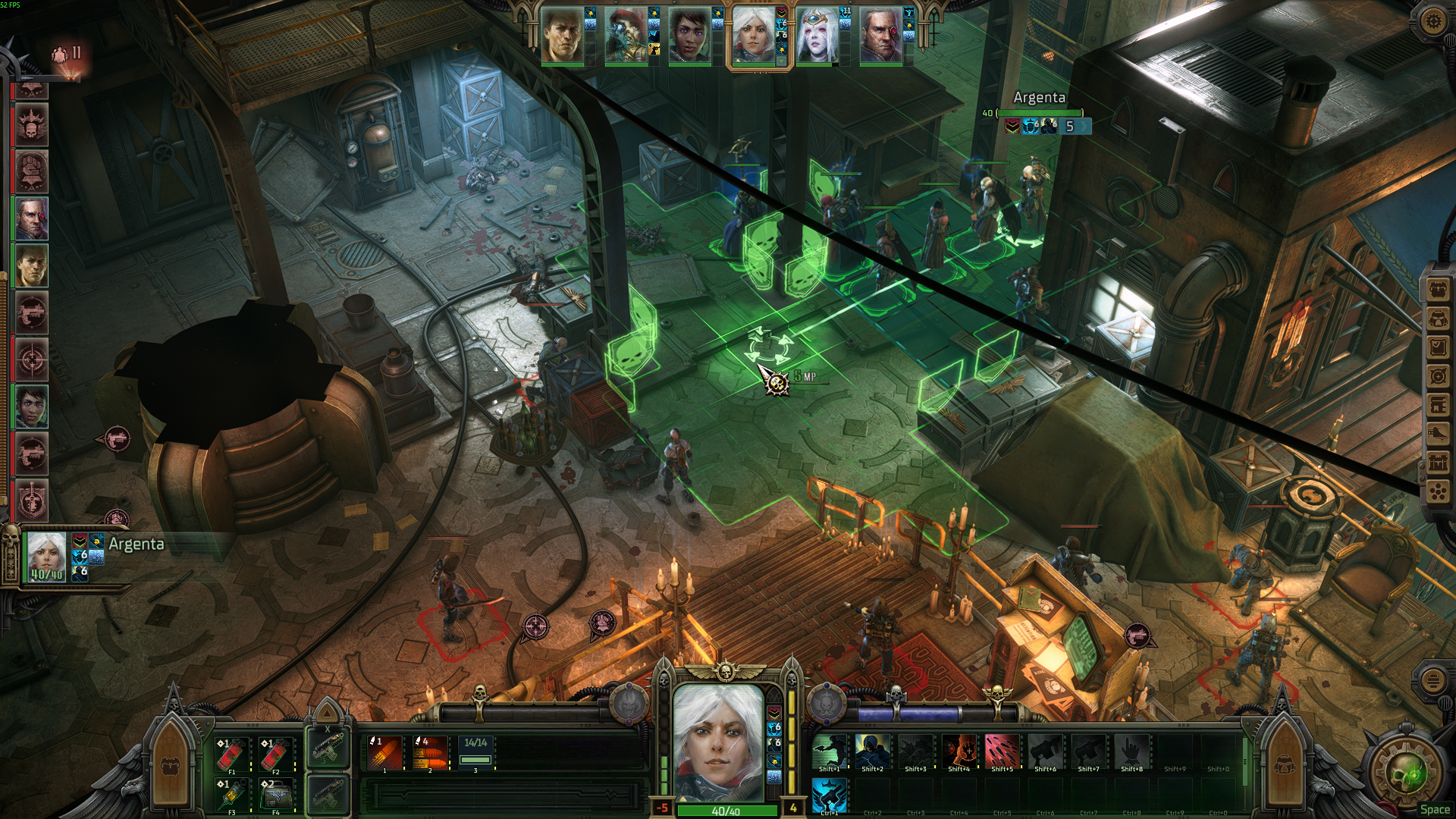Use the yellow injector in F3 slot
1456x819 pixels.
pos(231,795)
